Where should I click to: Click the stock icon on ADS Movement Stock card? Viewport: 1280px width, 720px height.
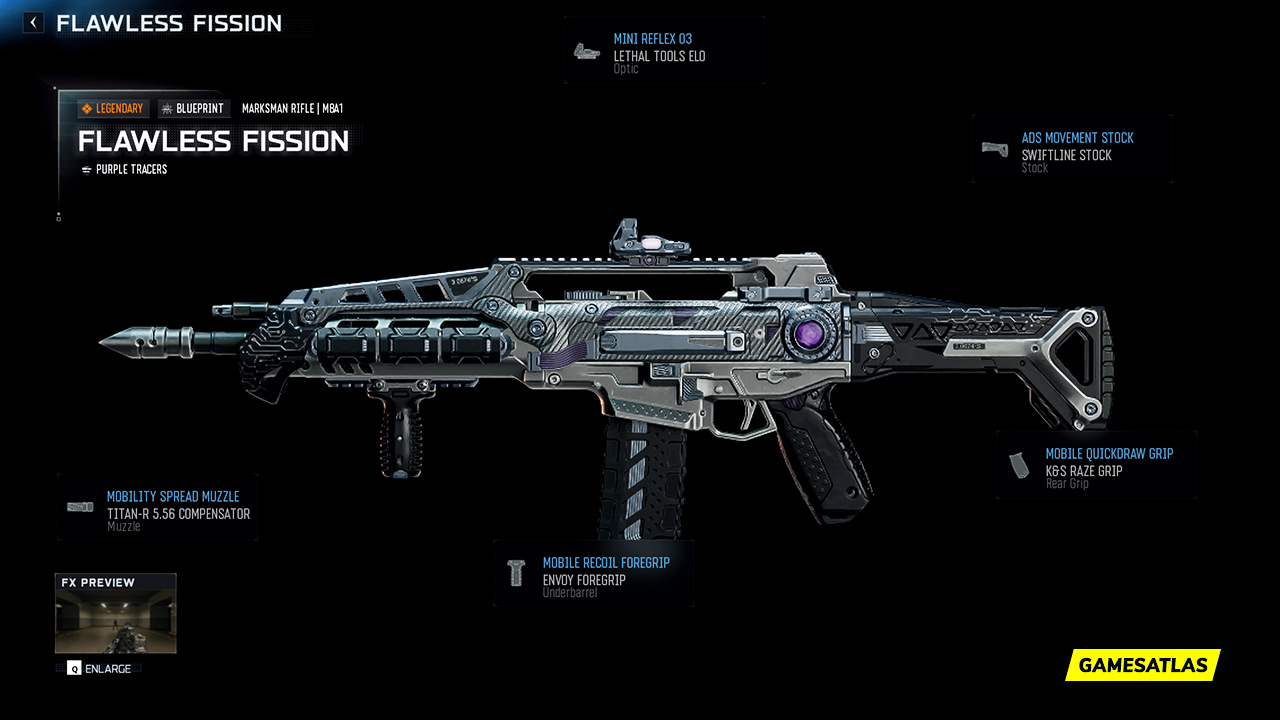(x=993, y=149)
